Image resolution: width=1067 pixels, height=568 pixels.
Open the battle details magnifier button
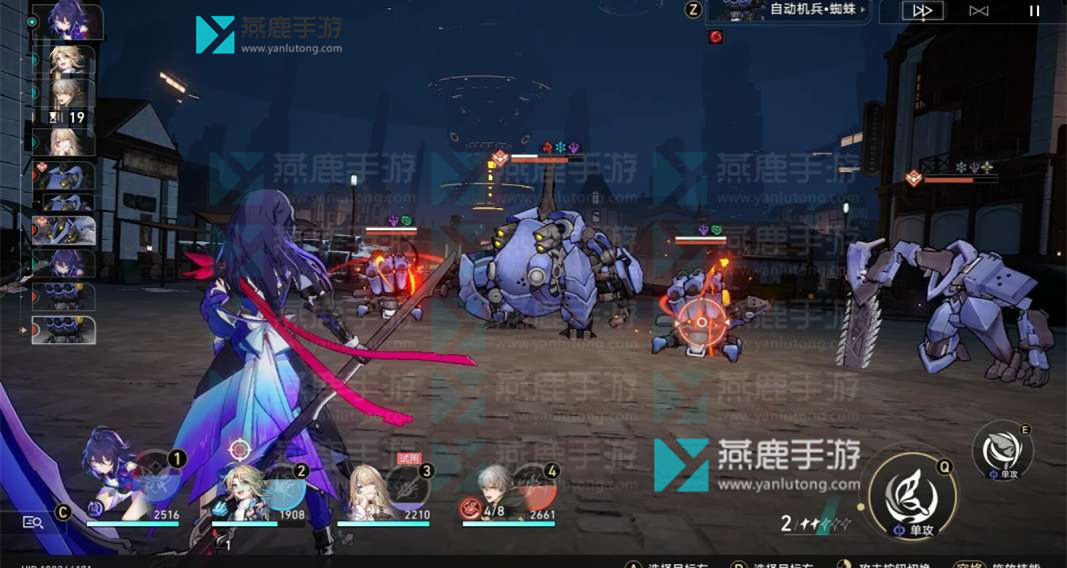point(33,521)
